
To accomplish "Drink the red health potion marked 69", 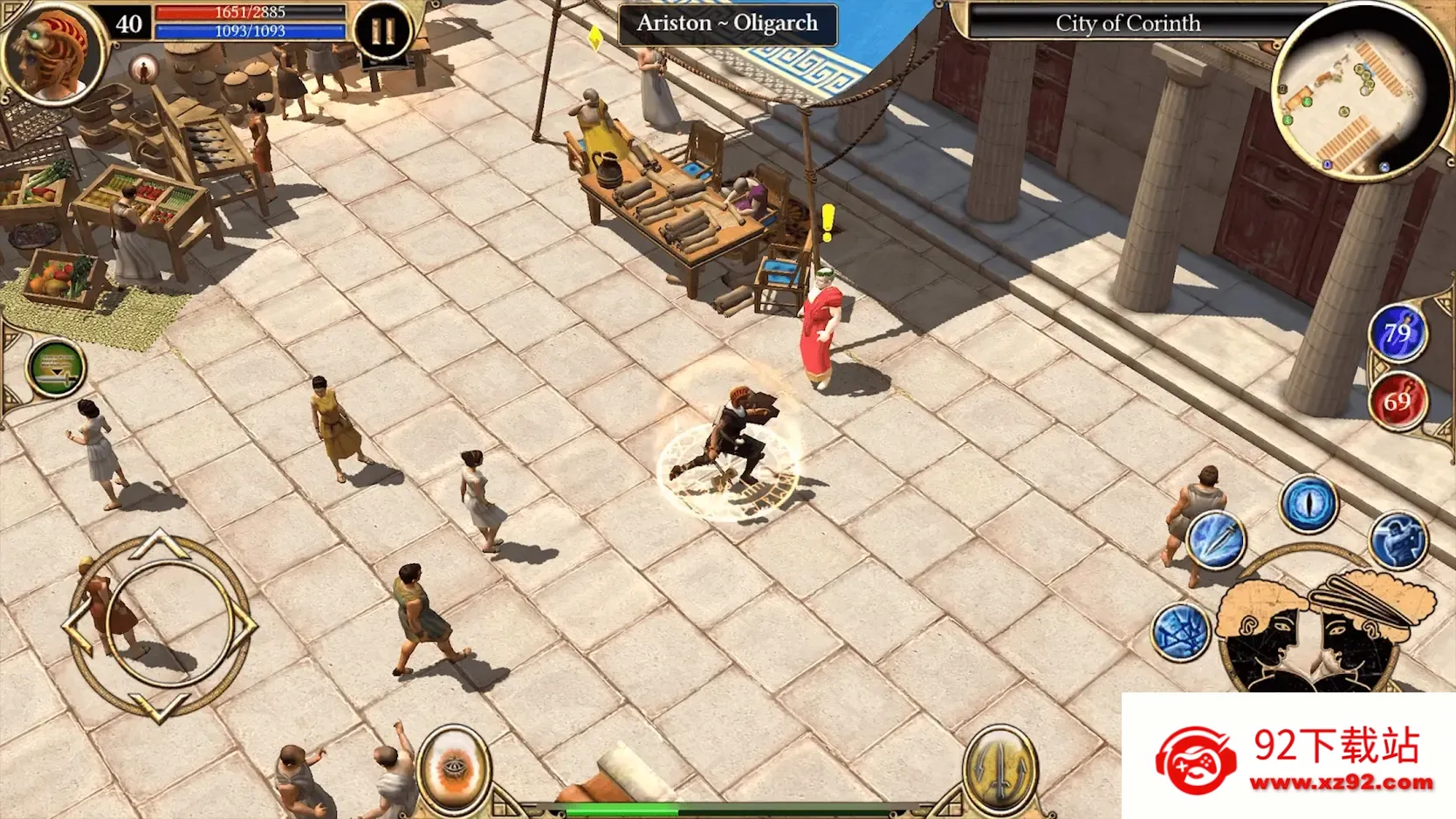I will pos(1398,400).
